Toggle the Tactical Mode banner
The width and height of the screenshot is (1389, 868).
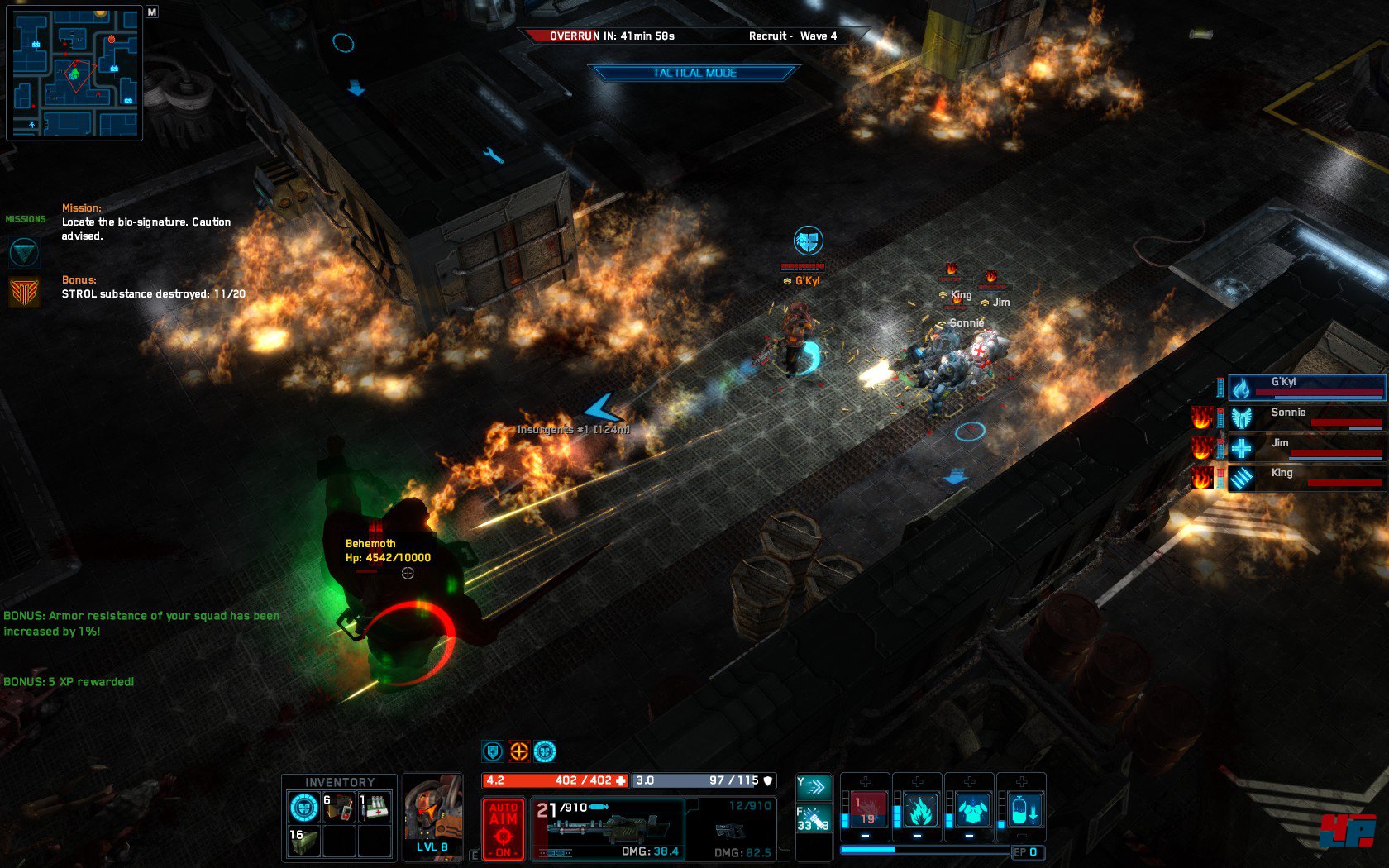[x=694, y=73]
